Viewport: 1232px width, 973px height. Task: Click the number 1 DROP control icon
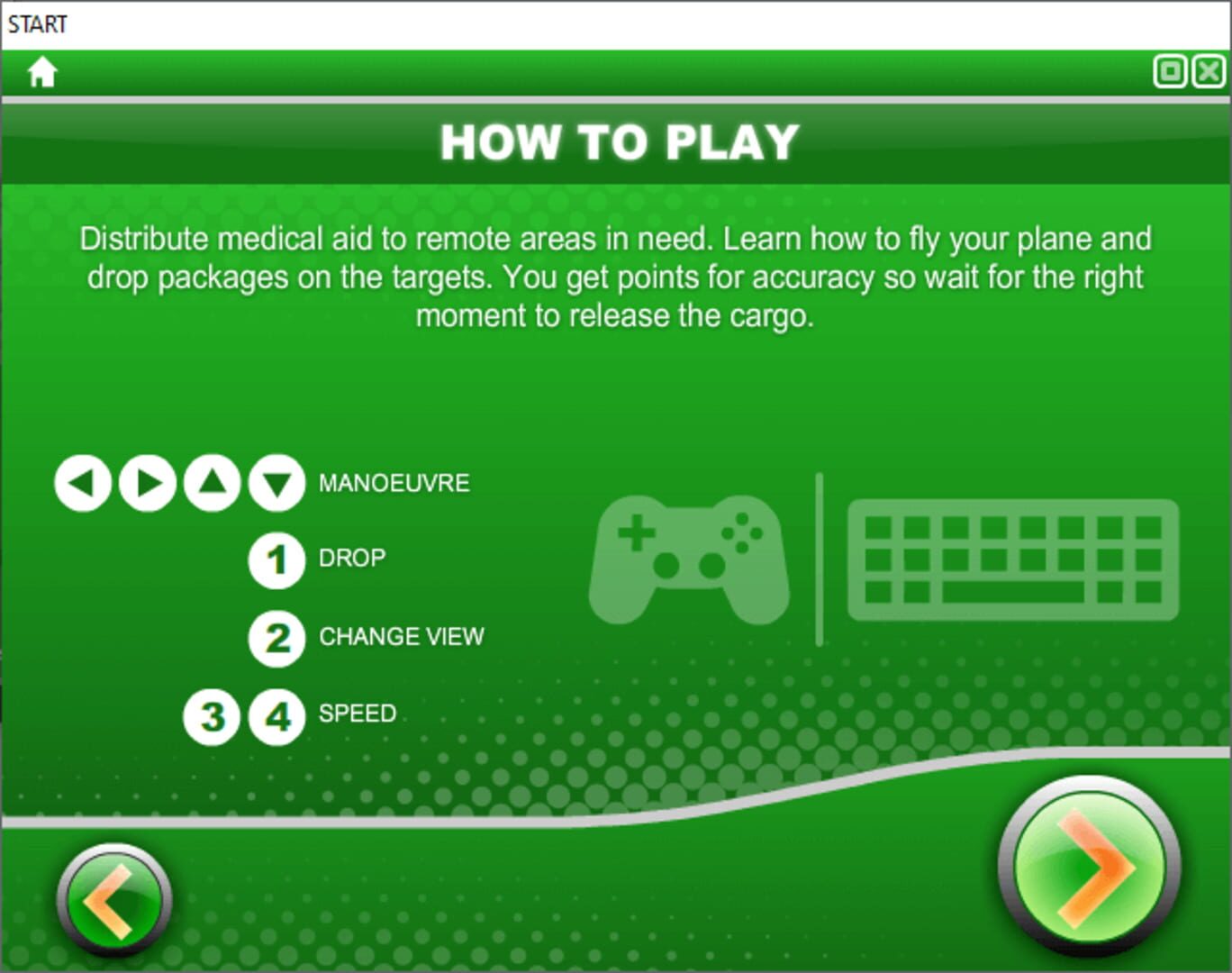(276, 559)
